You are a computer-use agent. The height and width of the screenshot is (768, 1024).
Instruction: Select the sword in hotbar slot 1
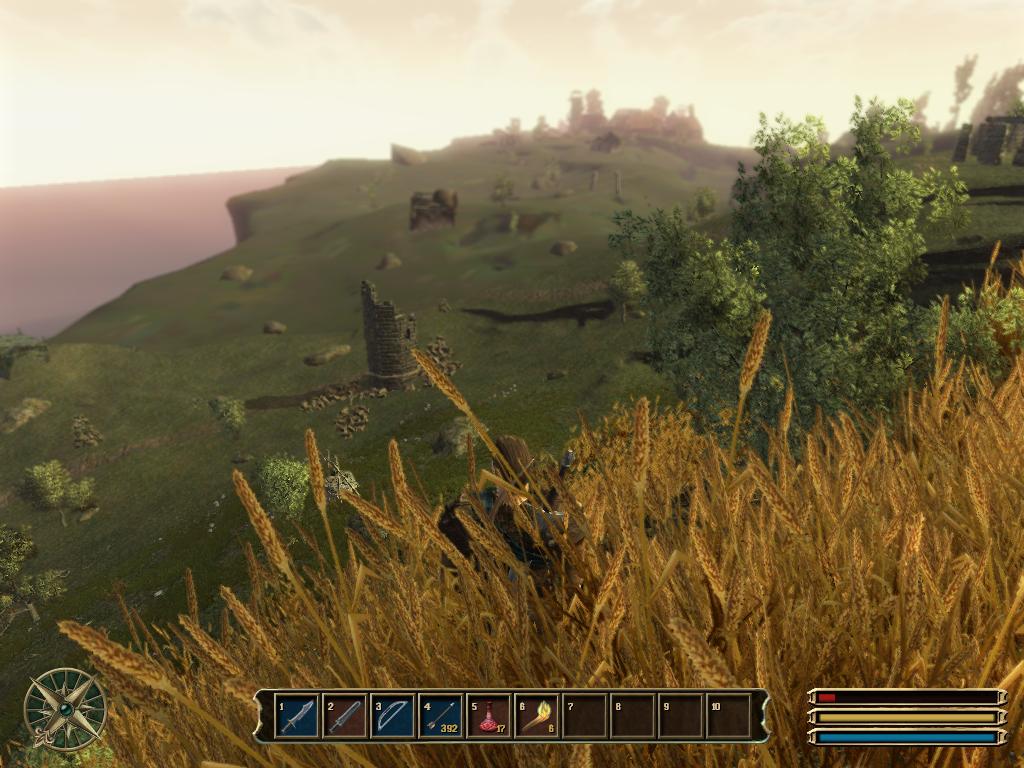pyautogui.click(x=296, y=716)
